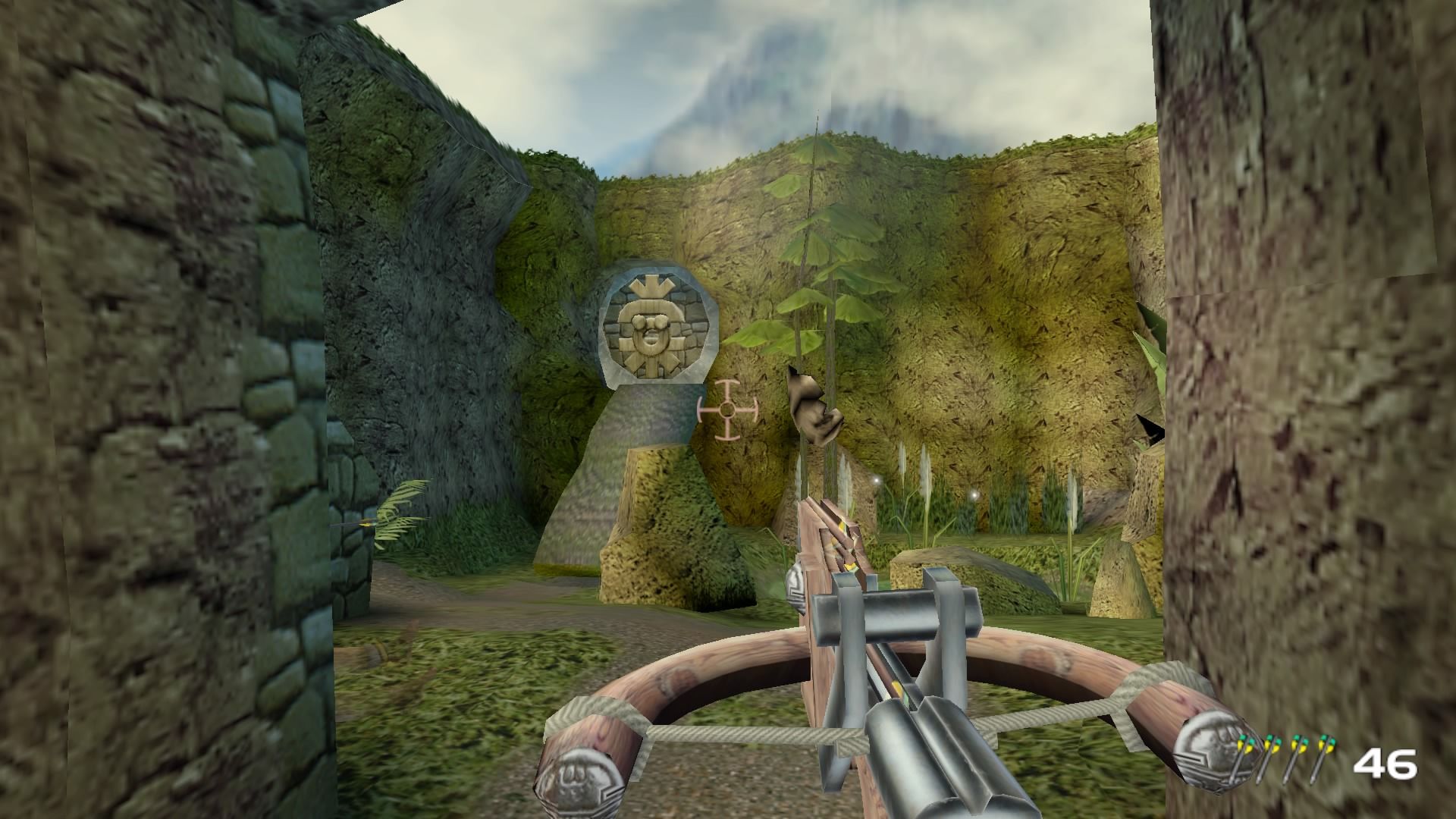Click the second sparkle pickup farther right

[975, 494]
